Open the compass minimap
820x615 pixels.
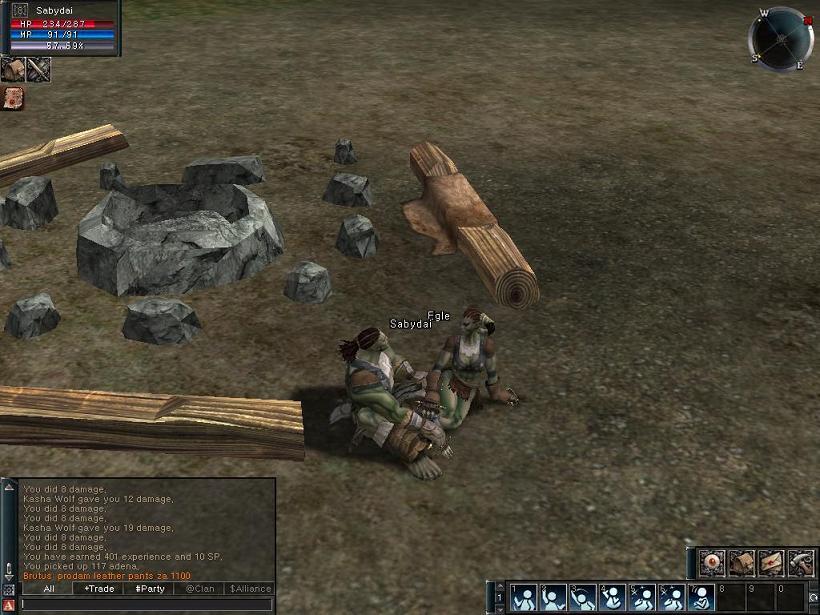(x=780, y=39)
